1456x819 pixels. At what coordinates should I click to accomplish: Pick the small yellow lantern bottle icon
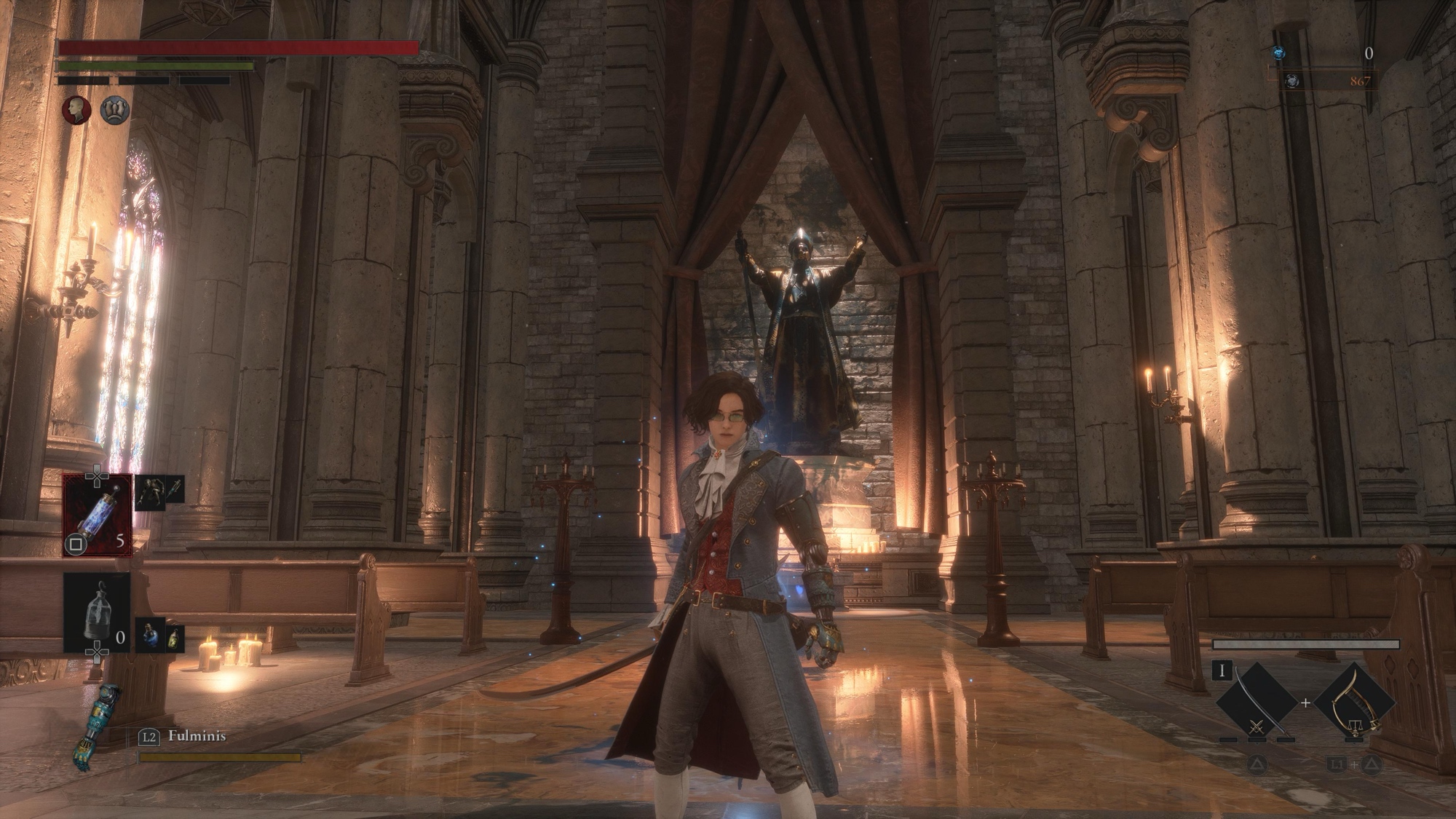click(x=175, y=638)
